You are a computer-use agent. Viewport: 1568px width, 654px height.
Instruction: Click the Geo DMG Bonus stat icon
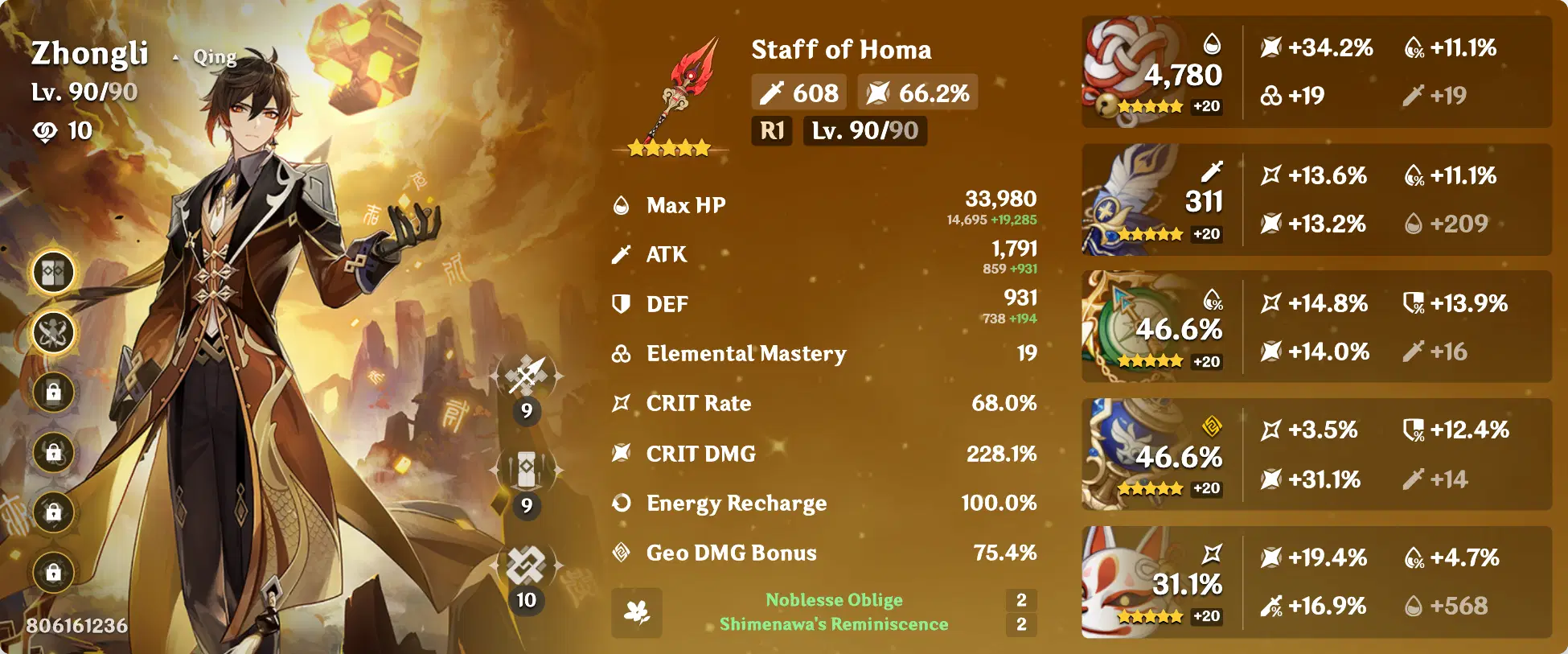click(621, 553)
